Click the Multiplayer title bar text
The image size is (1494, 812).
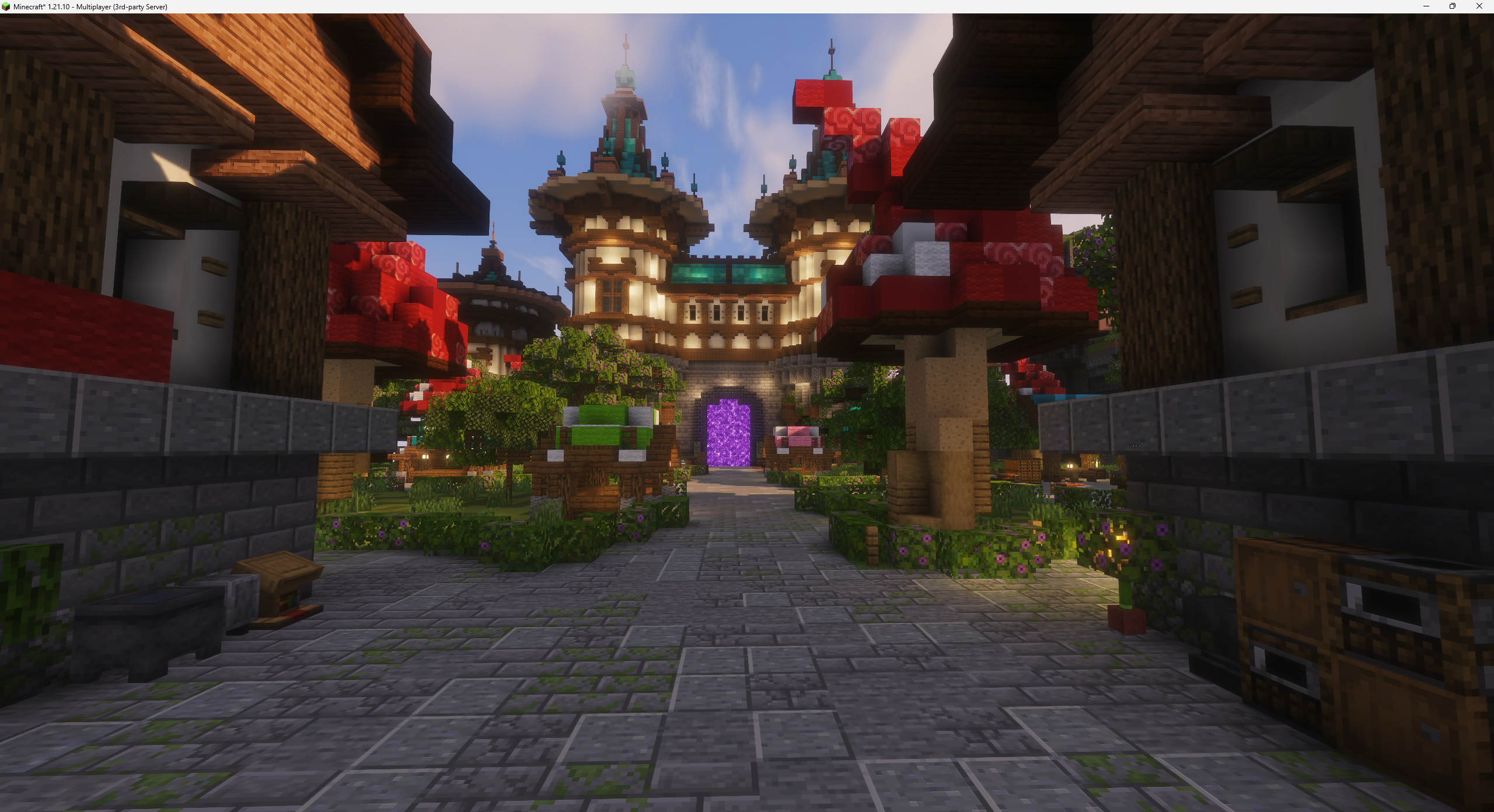[90, 6]
